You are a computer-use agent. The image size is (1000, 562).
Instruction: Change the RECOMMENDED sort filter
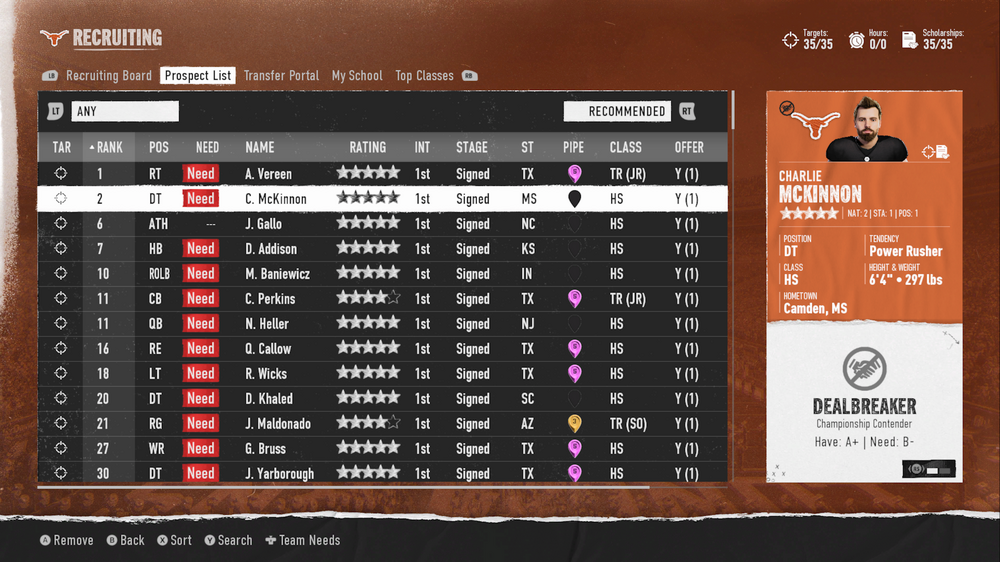626,112
